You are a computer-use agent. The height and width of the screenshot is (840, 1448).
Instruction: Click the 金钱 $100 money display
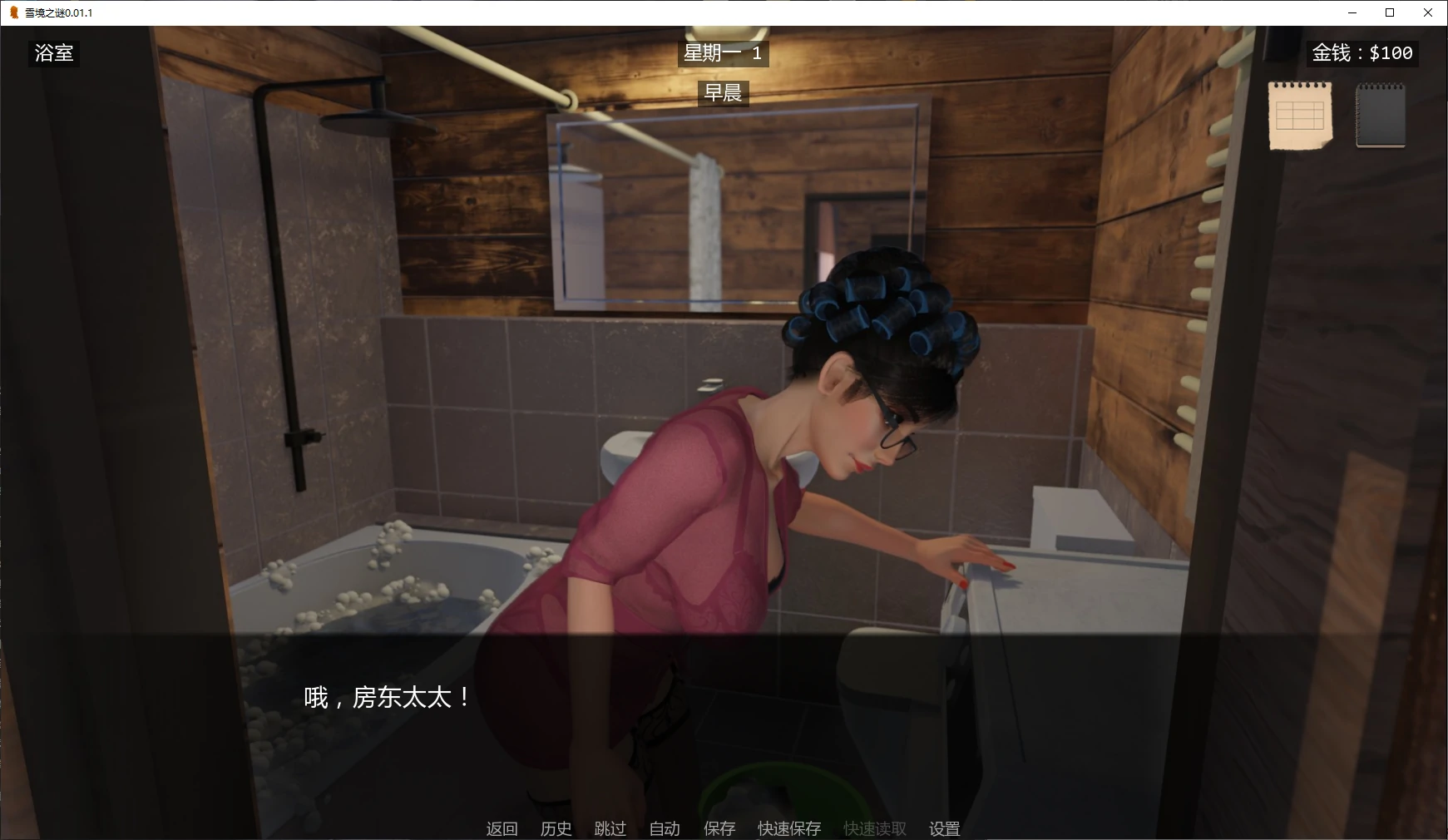tap(1362, 53)
